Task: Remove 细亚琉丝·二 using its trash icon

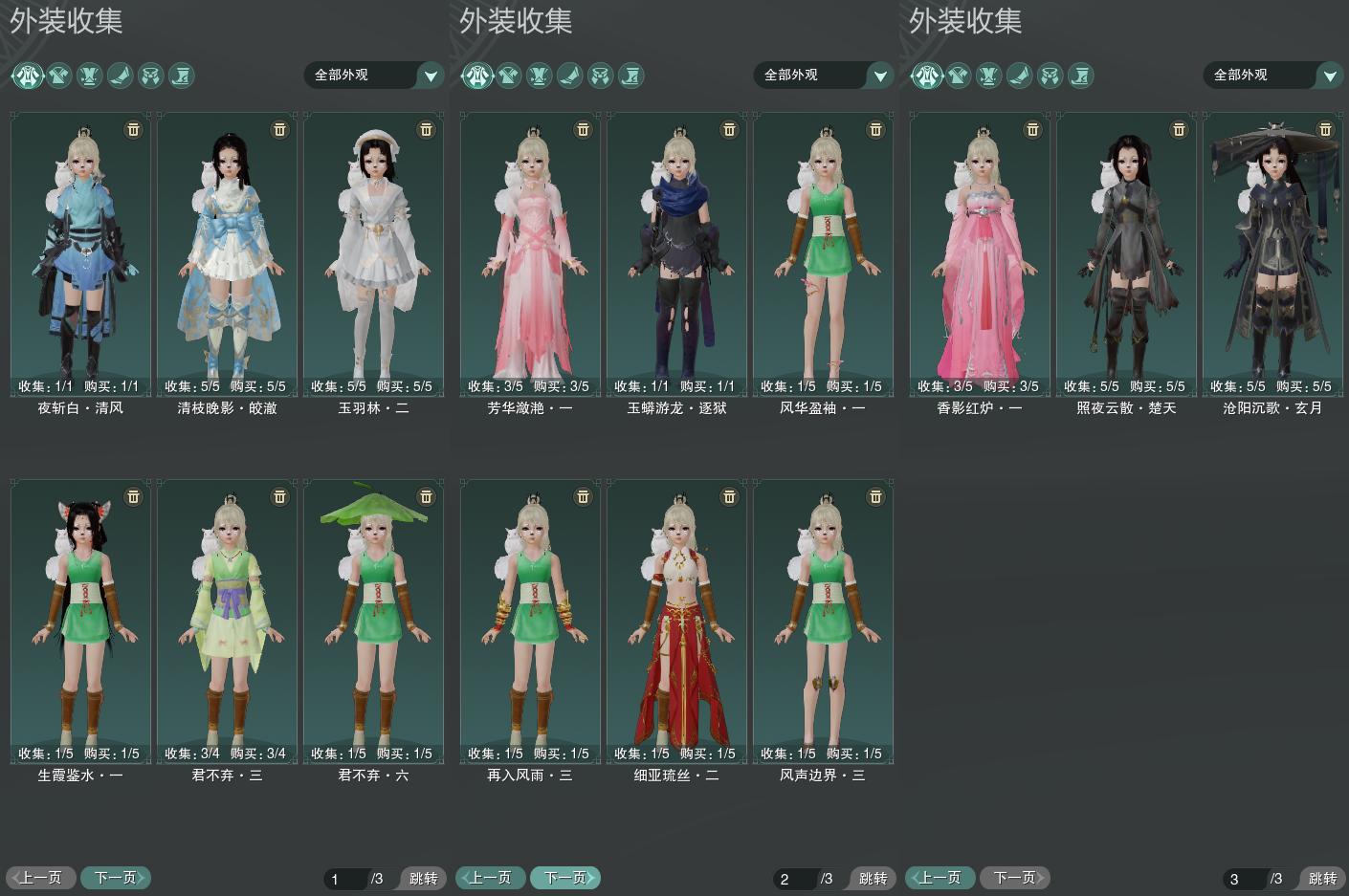Action: [729, 496]
